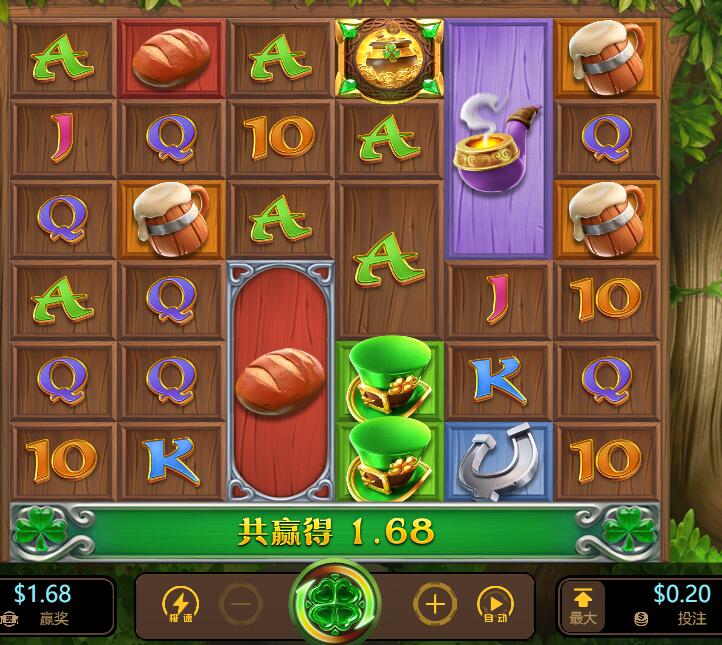Spin the reels with the green clover button

coord(334,604)
